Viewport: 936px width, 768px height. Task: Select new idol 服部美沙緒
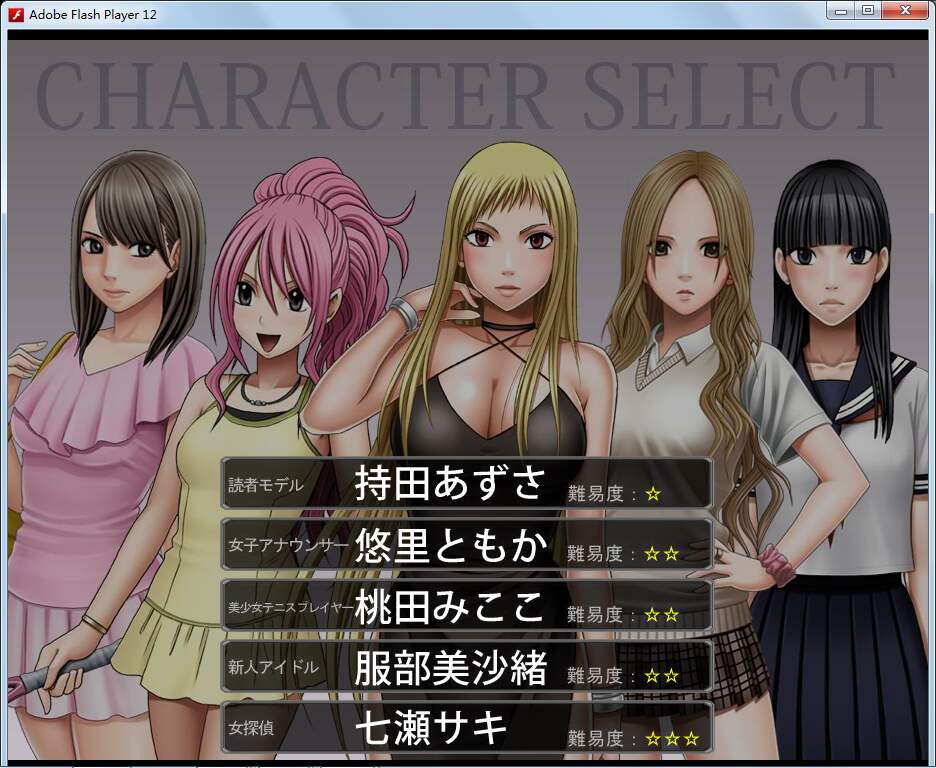tap(466, 667)
